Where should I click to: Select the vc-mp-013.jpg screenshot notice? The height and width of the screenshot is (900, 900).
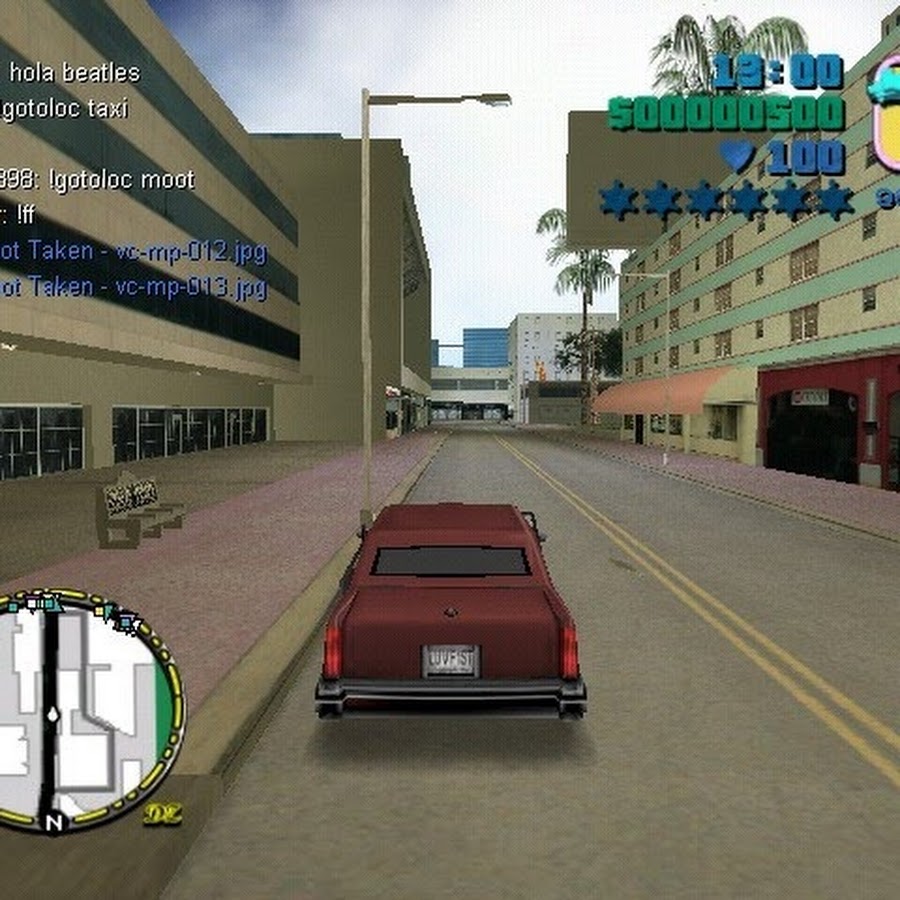(133, 288)
